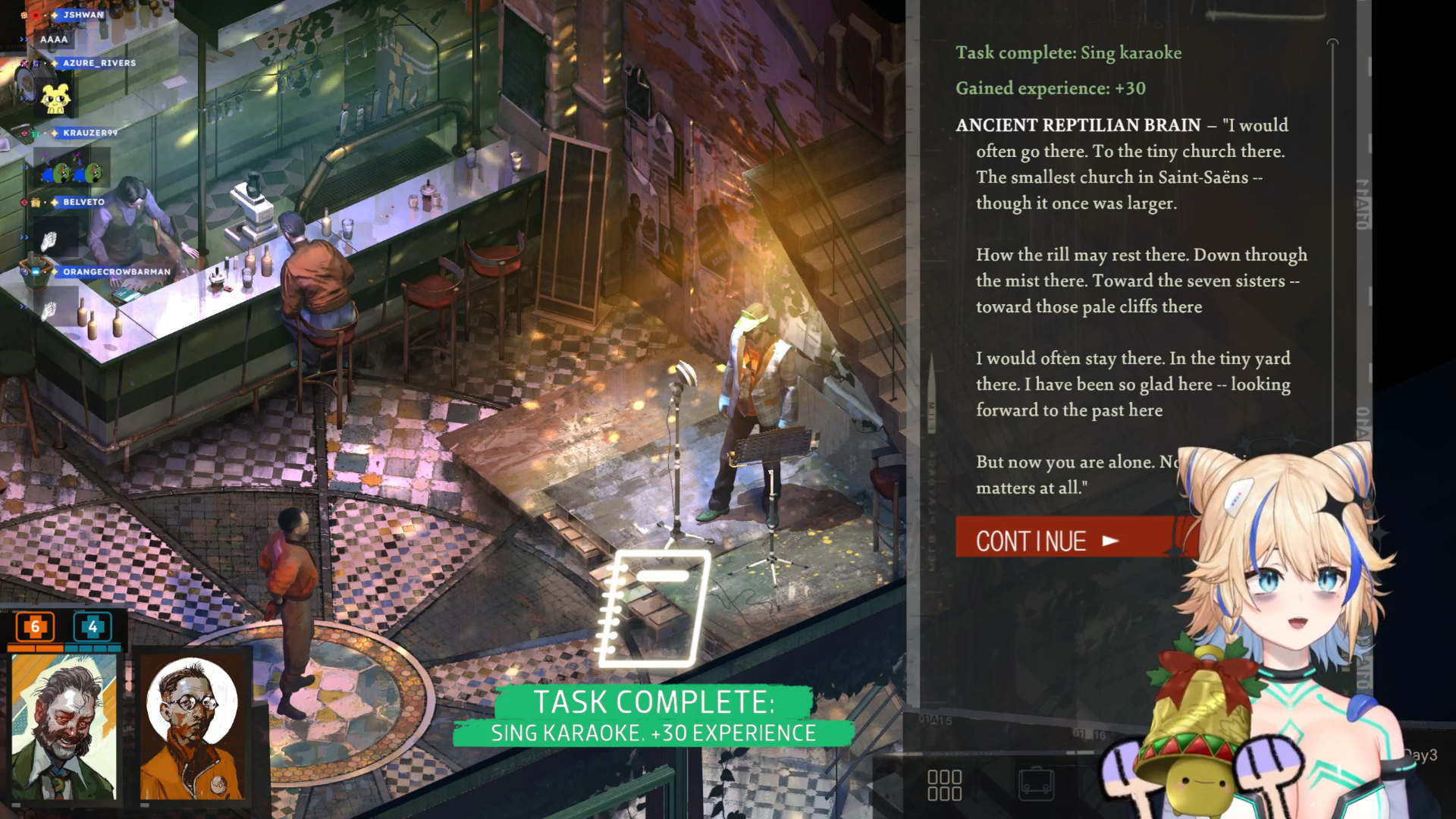Viewport: 1456px width, 819px height.
Task: Open the character sheet grid icon
Action: 944,786
